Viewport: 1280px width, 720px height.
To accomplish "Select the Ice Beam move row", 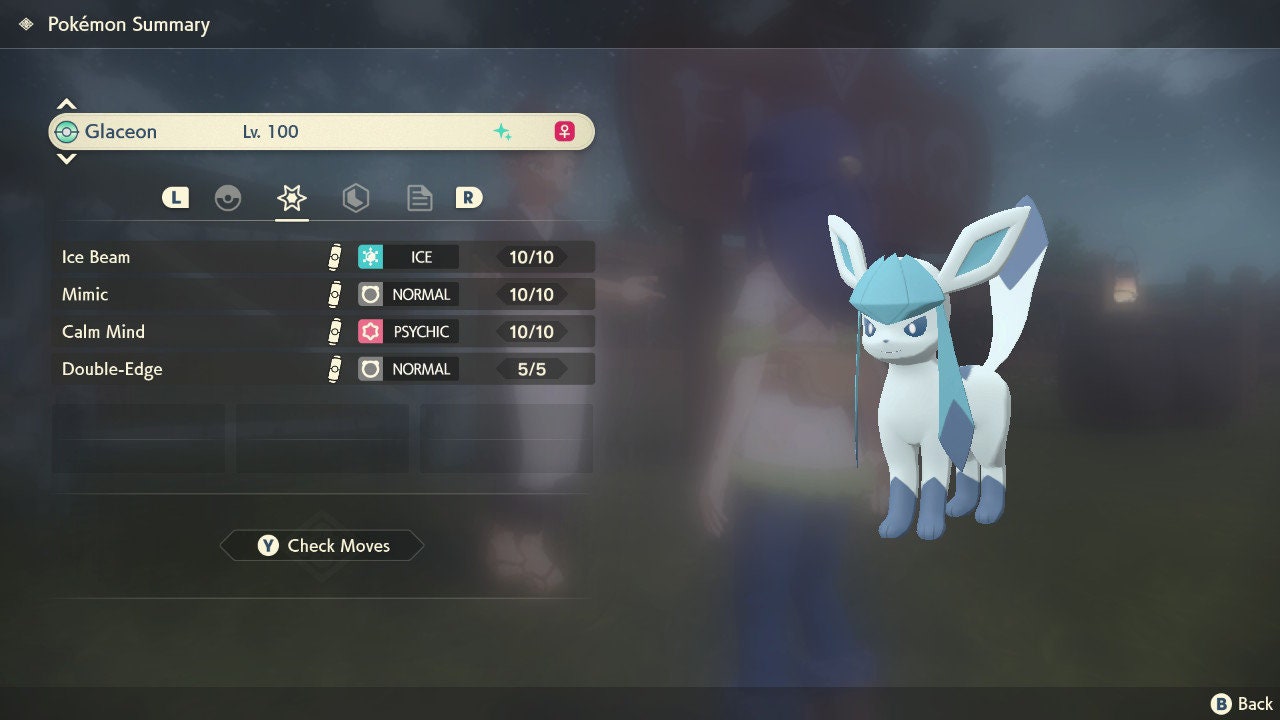I will point(323,257).
